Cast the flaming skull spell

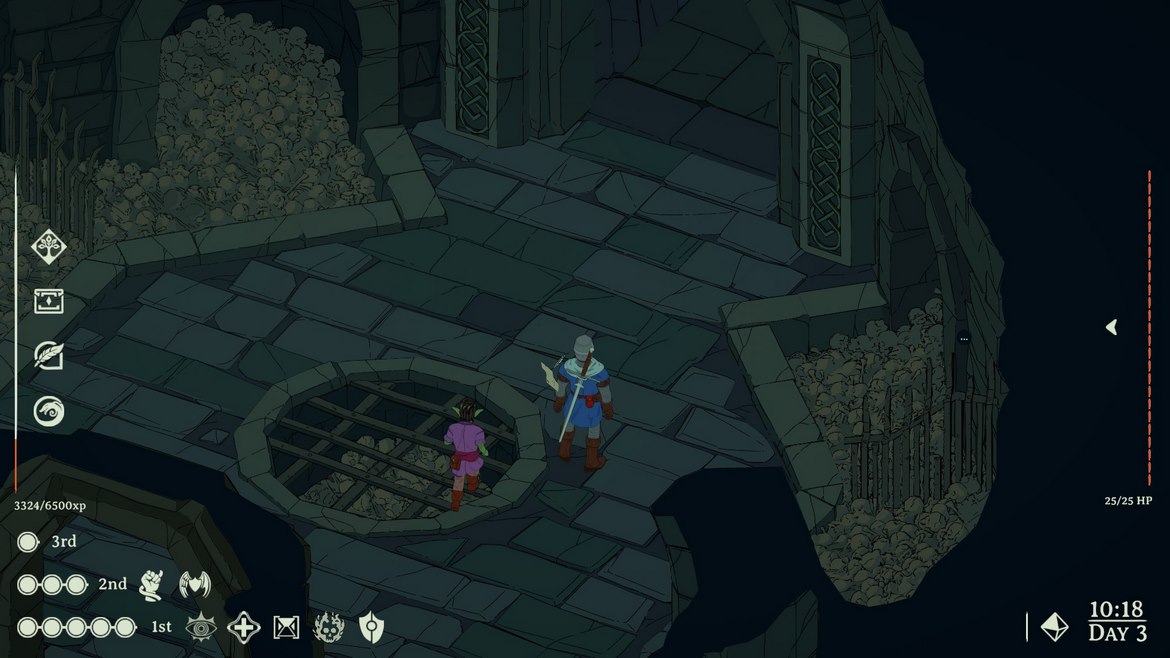(x=329, y=627)
